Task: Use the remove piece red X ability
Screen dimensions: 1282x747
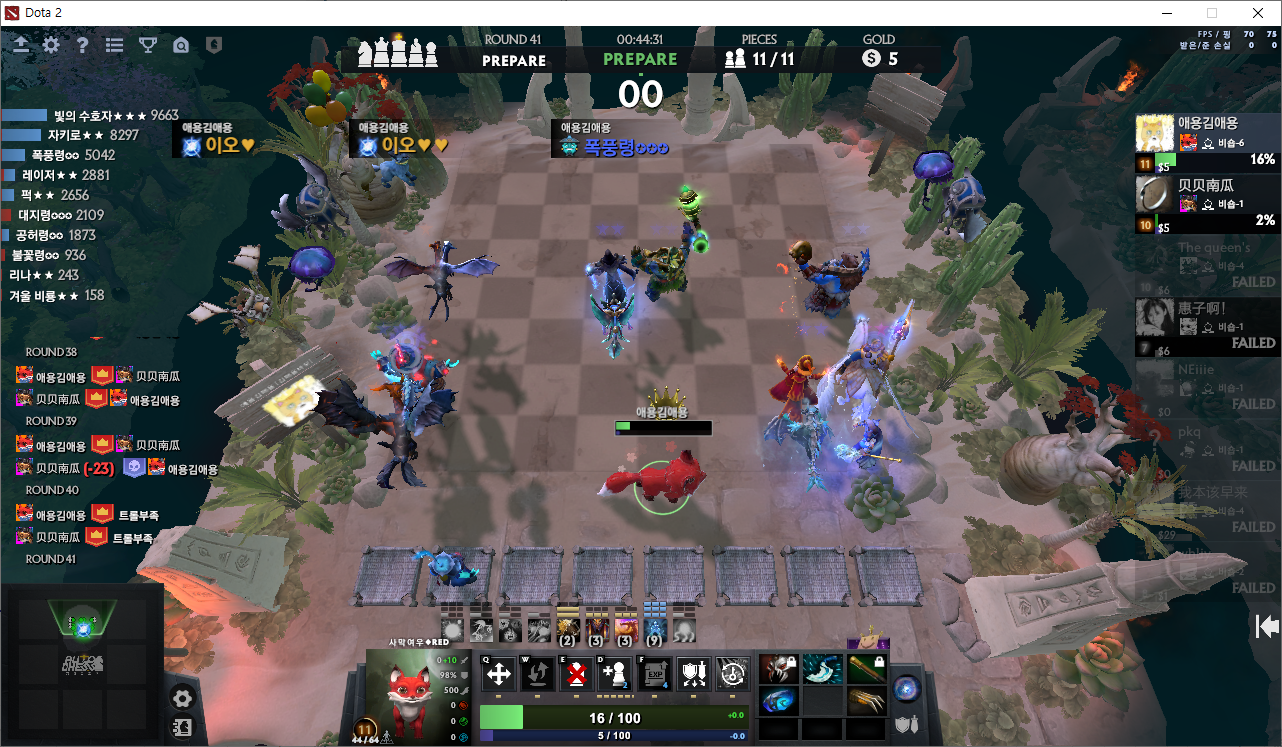Action: tap(576, 673)
